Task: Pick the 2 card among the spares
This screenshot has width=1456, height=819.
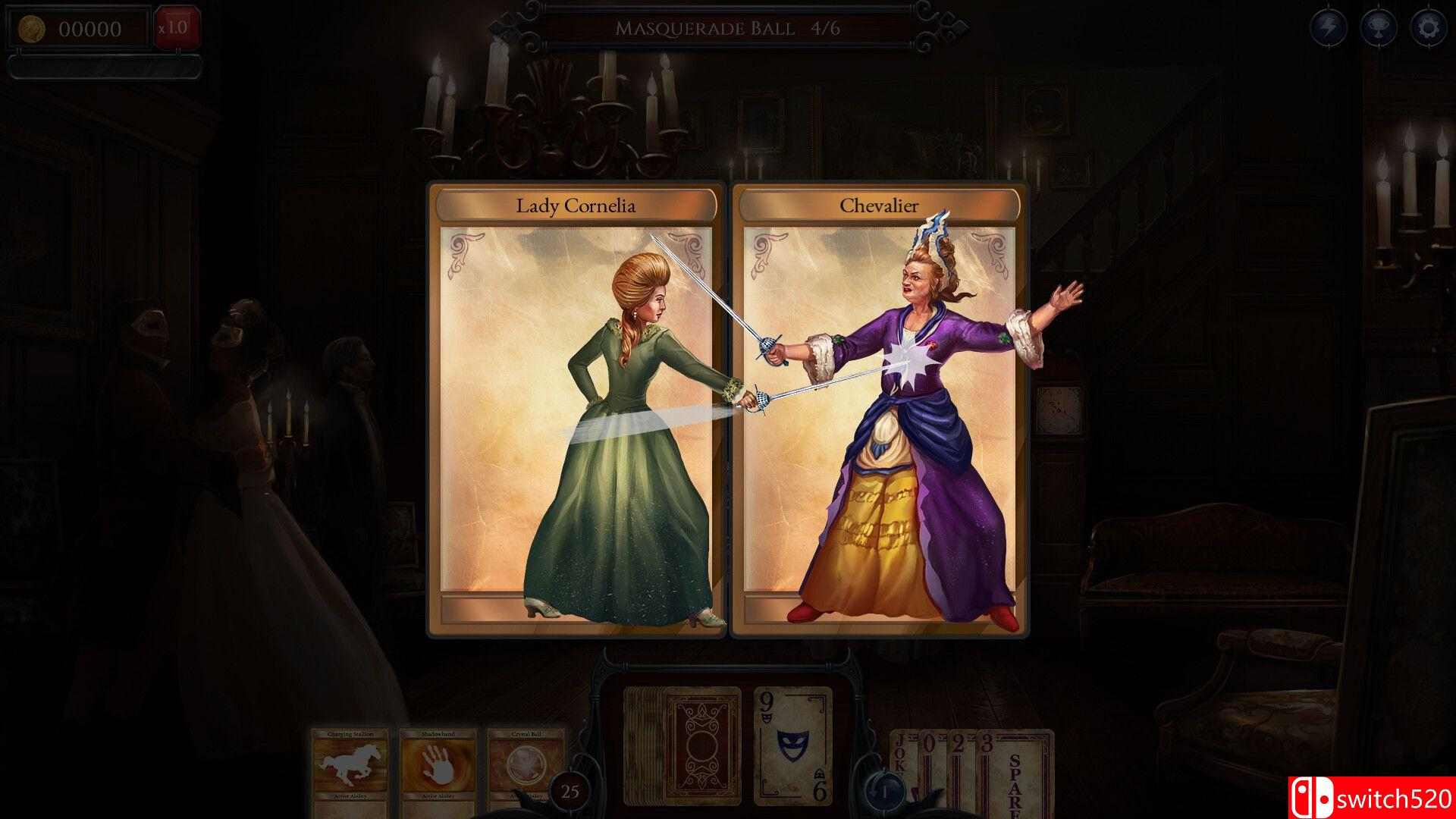Action: point(958,747)
